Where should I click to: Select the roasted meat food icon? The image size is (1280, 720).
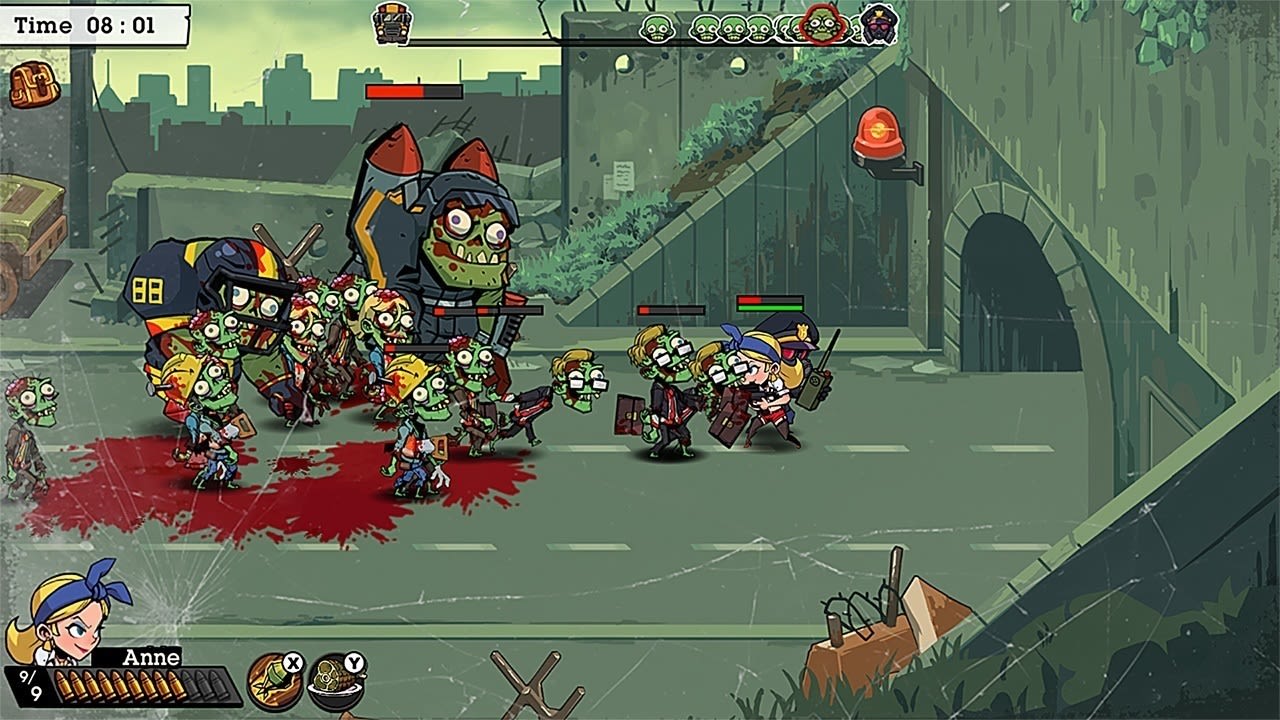(x=337, y=680)
